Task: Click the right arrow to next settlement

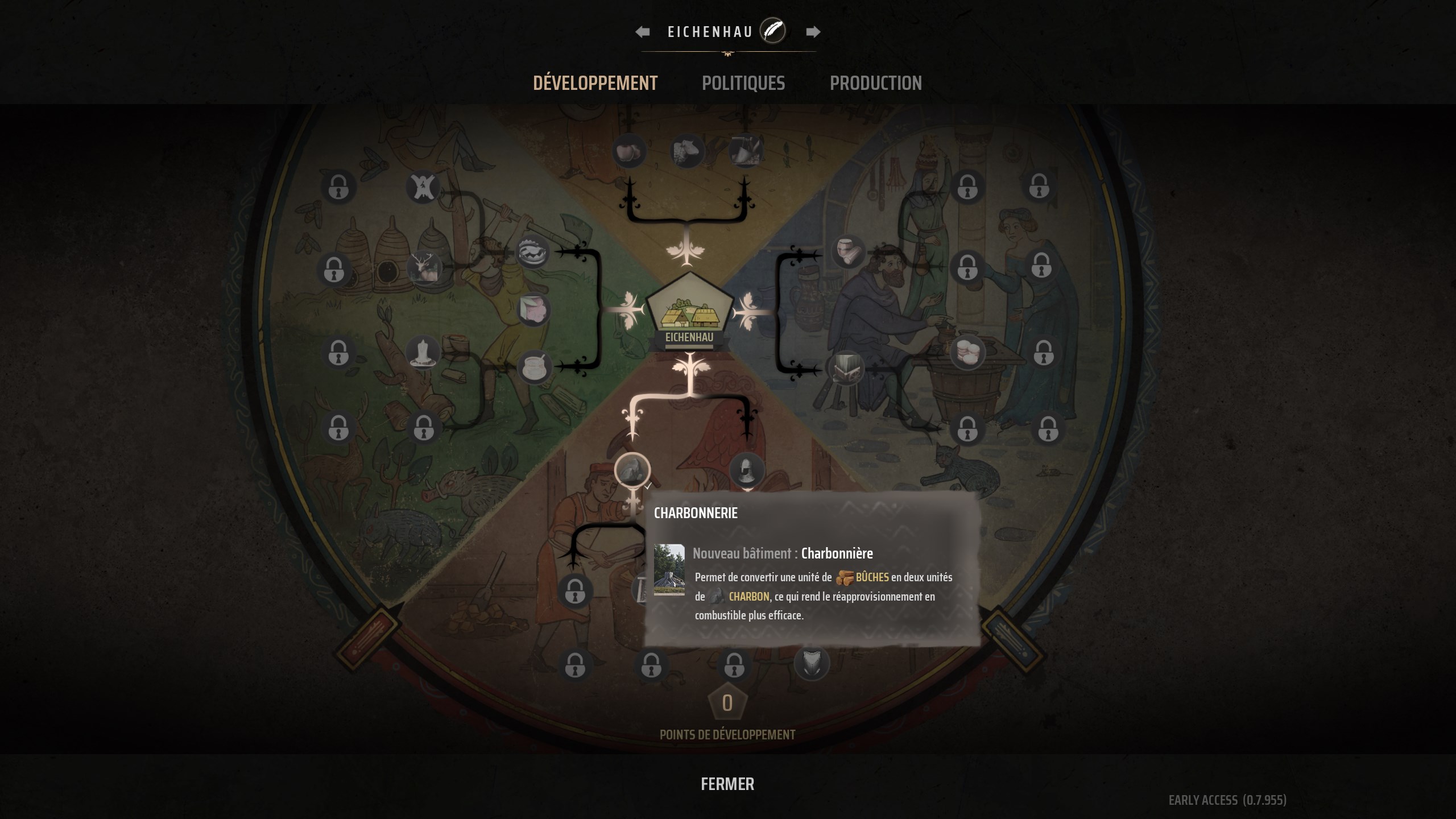Action: click(814, 31)
